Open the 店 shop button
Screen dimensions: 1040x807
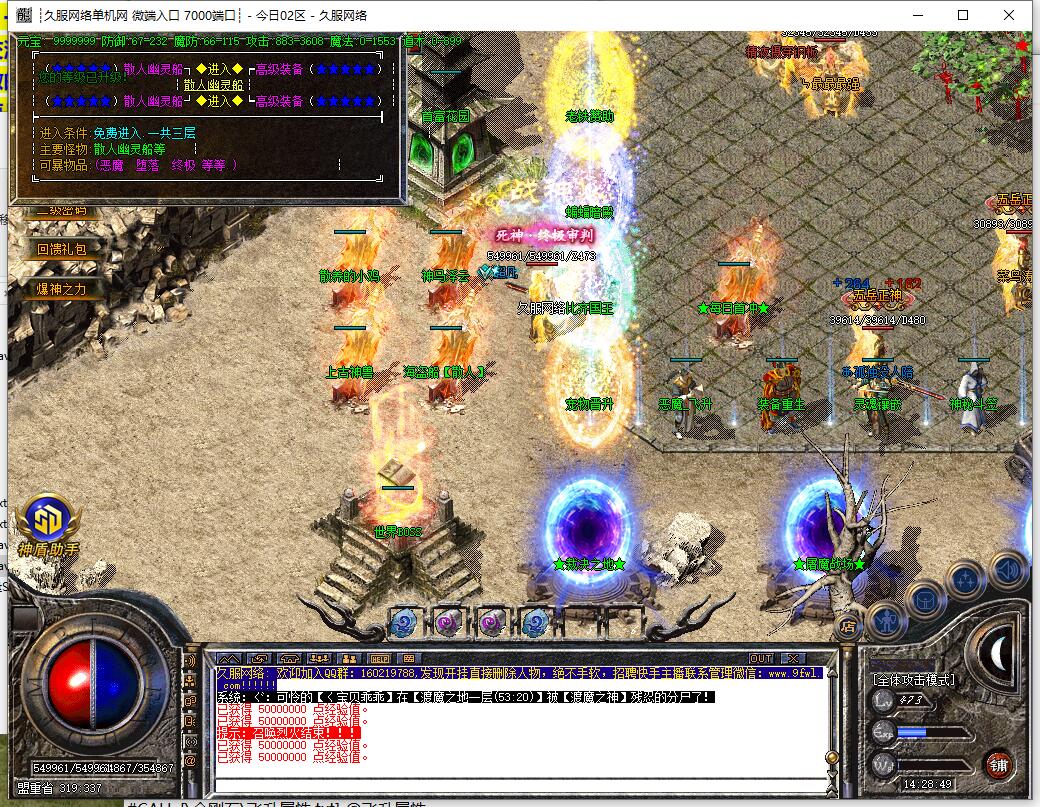coord(848,627)
